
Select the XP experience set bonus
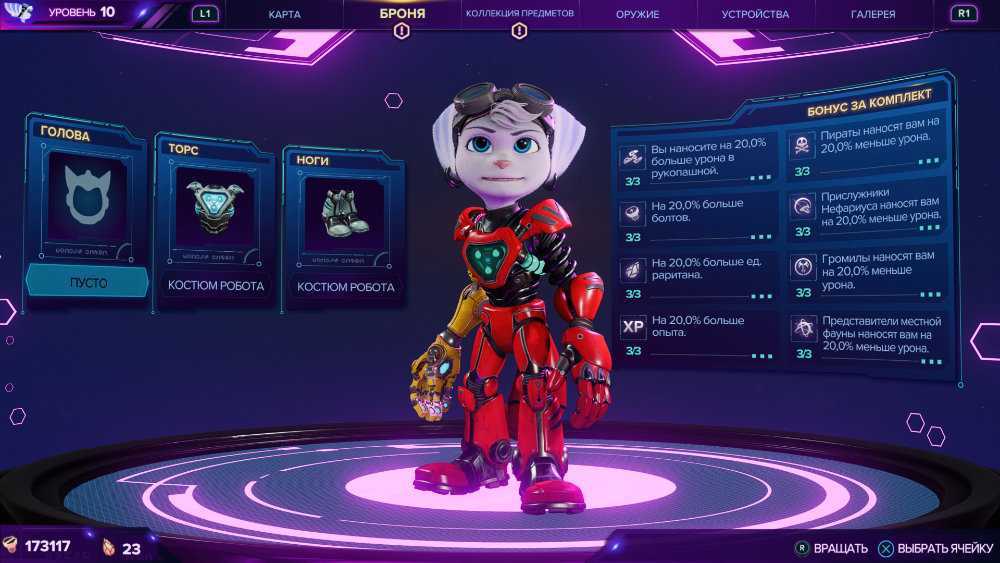coord(697,333)
